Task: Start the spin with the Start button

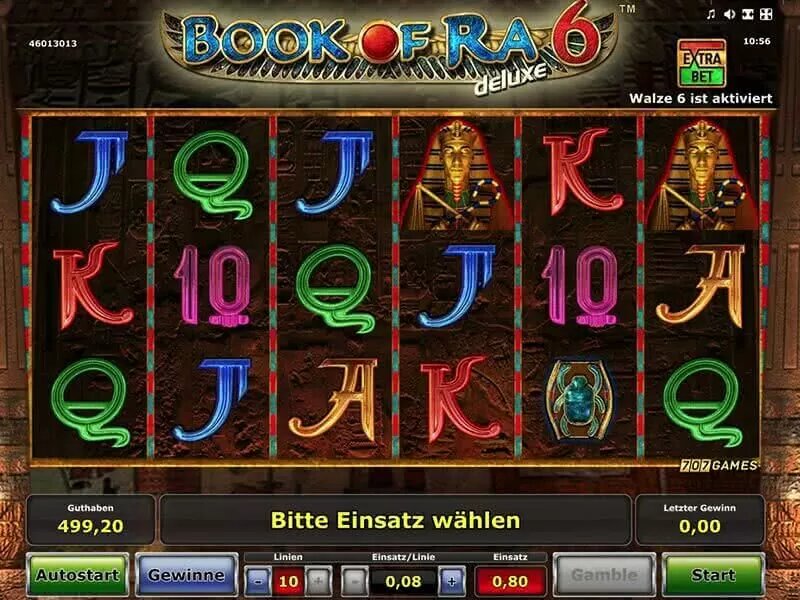Action: [712, 575]
